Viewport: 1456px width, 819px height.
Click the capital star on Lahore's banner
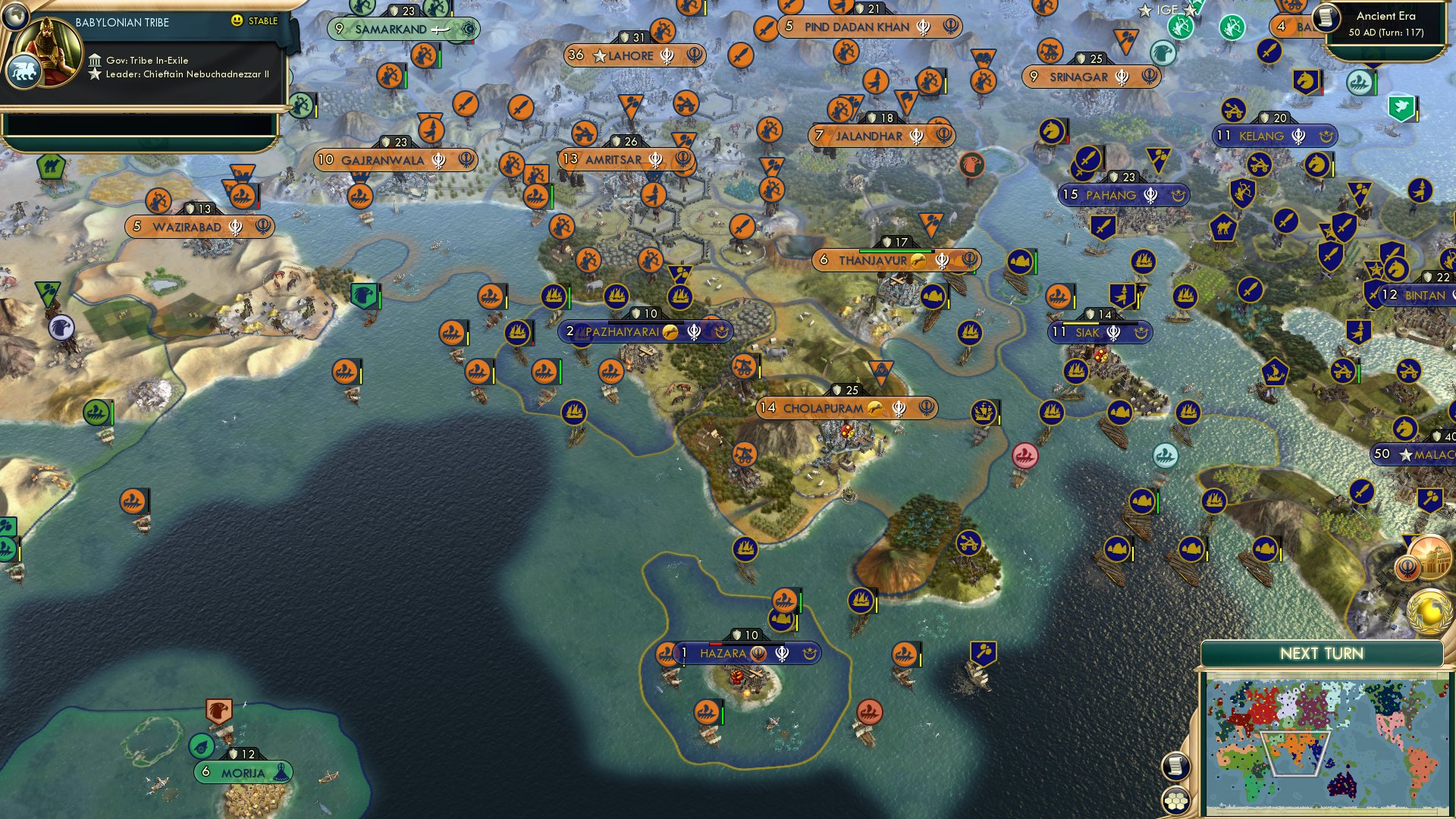pyautogui.click(x=601, y=55)
